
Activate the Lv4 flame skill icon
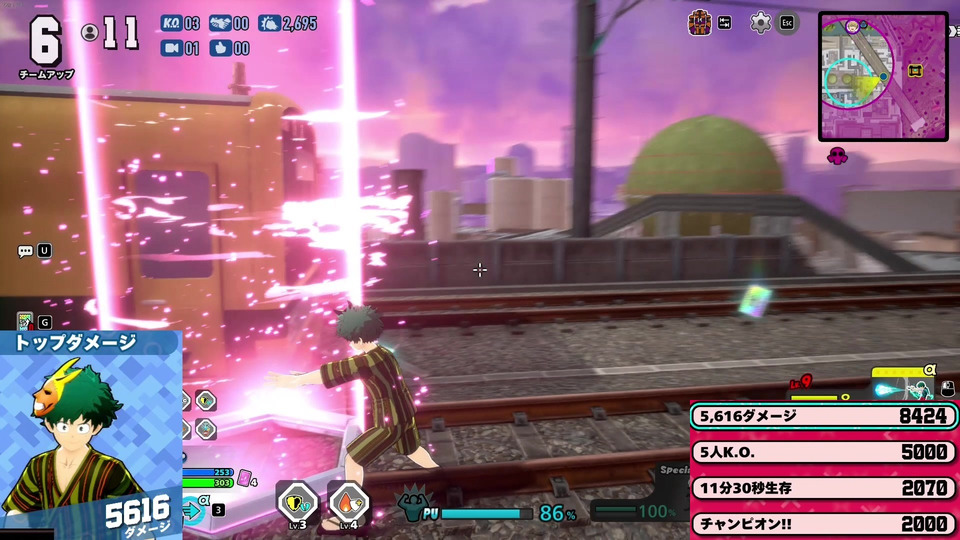click(347, 503)
